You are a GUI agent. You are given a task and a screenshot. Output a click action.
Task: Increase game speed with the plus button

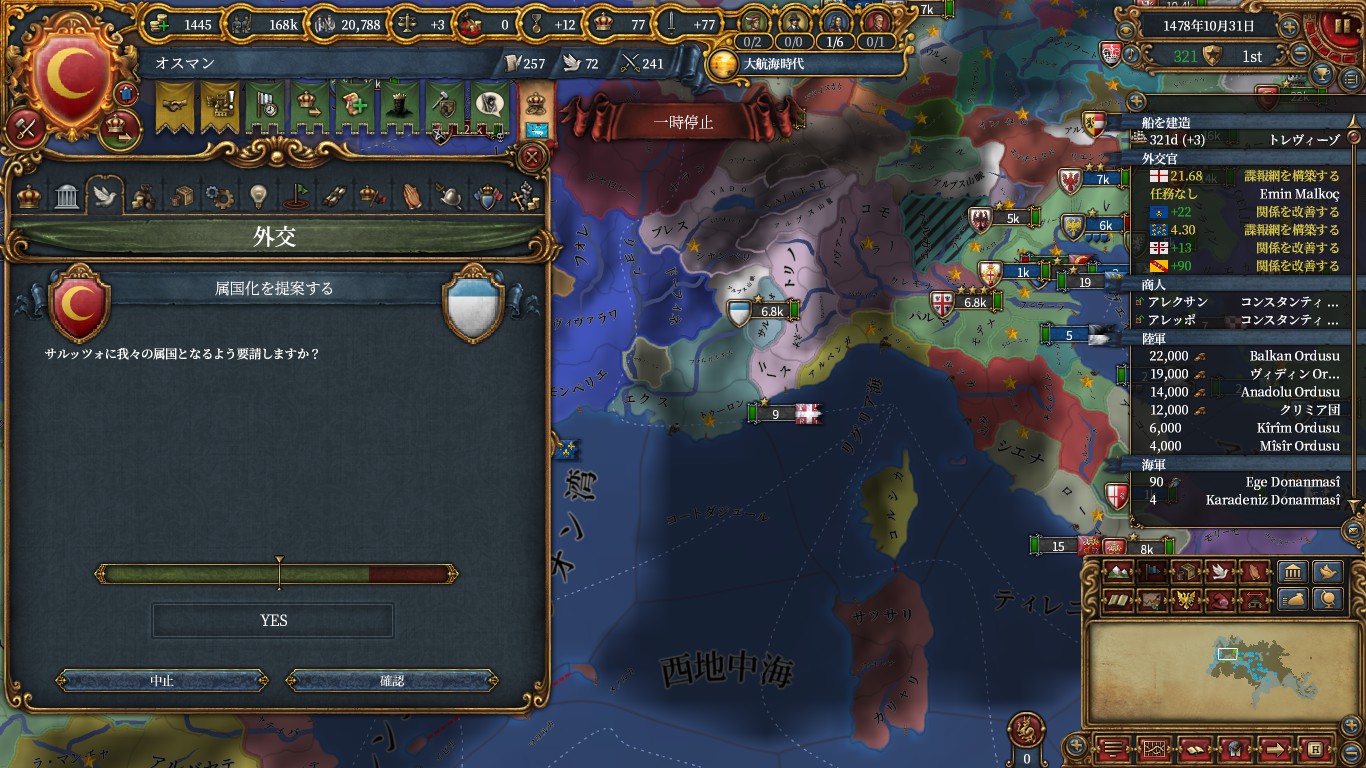pos(1290,27)
